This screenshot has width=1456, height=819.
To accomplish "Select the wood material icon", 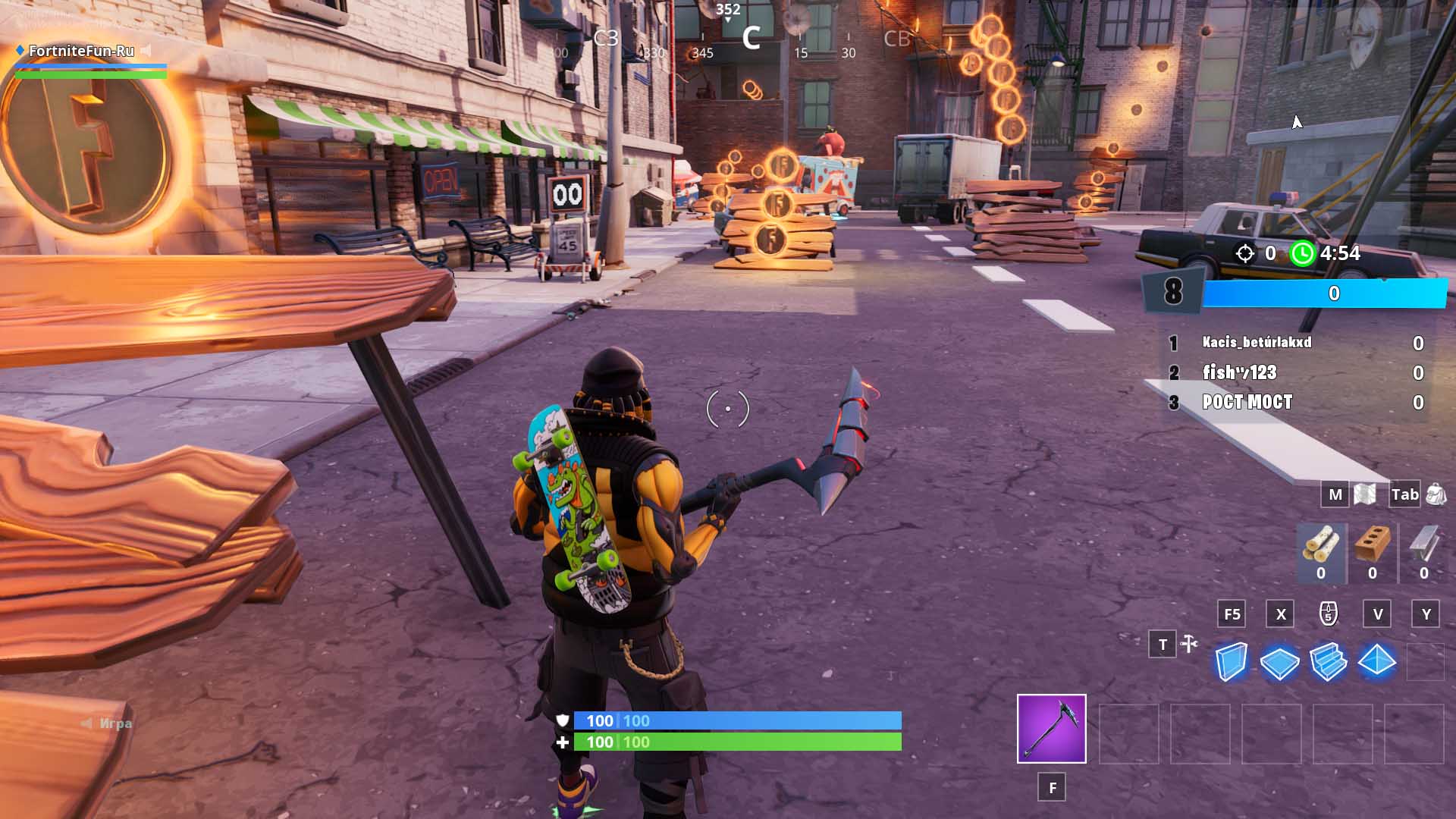I will (x=1321, y=544).
